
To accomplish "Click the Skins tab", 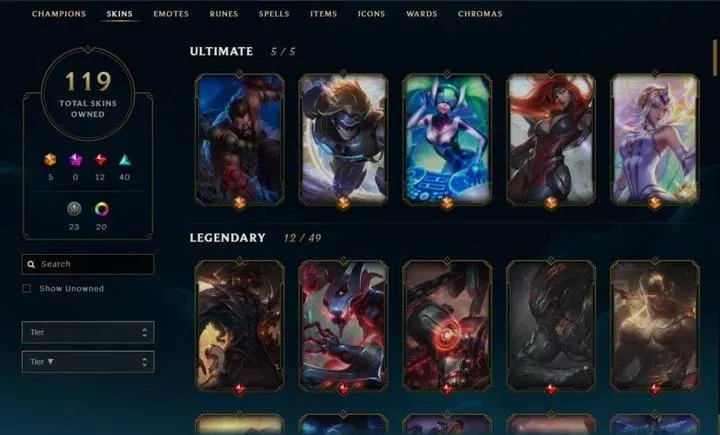I will coord(120,15).
